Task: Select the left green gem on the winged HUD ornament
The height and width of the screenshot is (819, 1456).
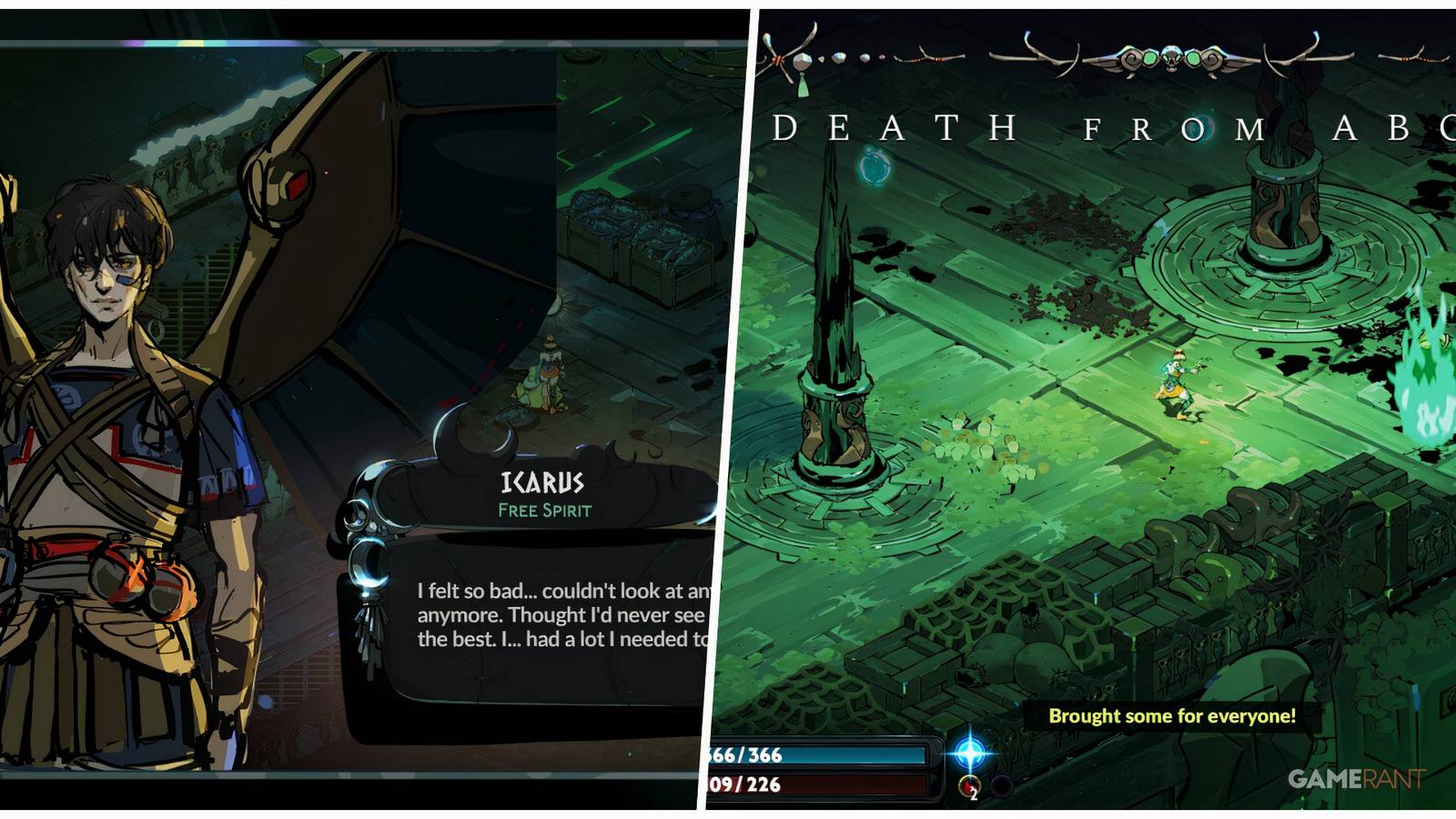Action: click(x=1150, y=57)
